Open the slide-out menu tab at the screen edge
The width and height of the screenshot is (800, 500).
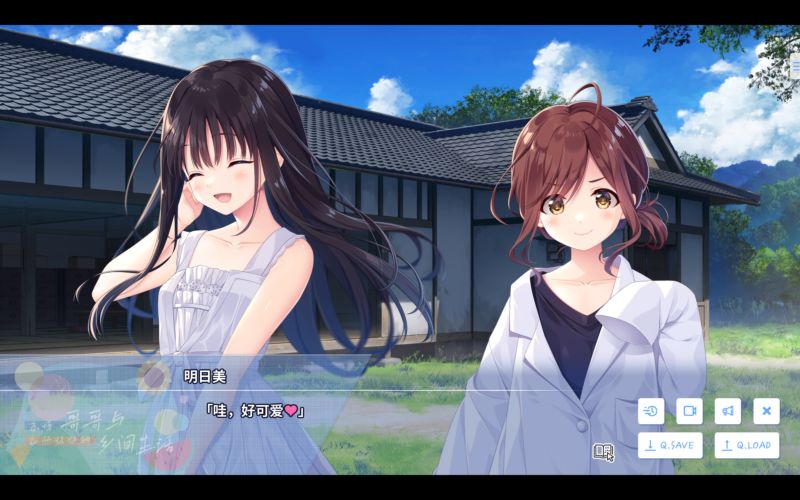pos(795,66)
